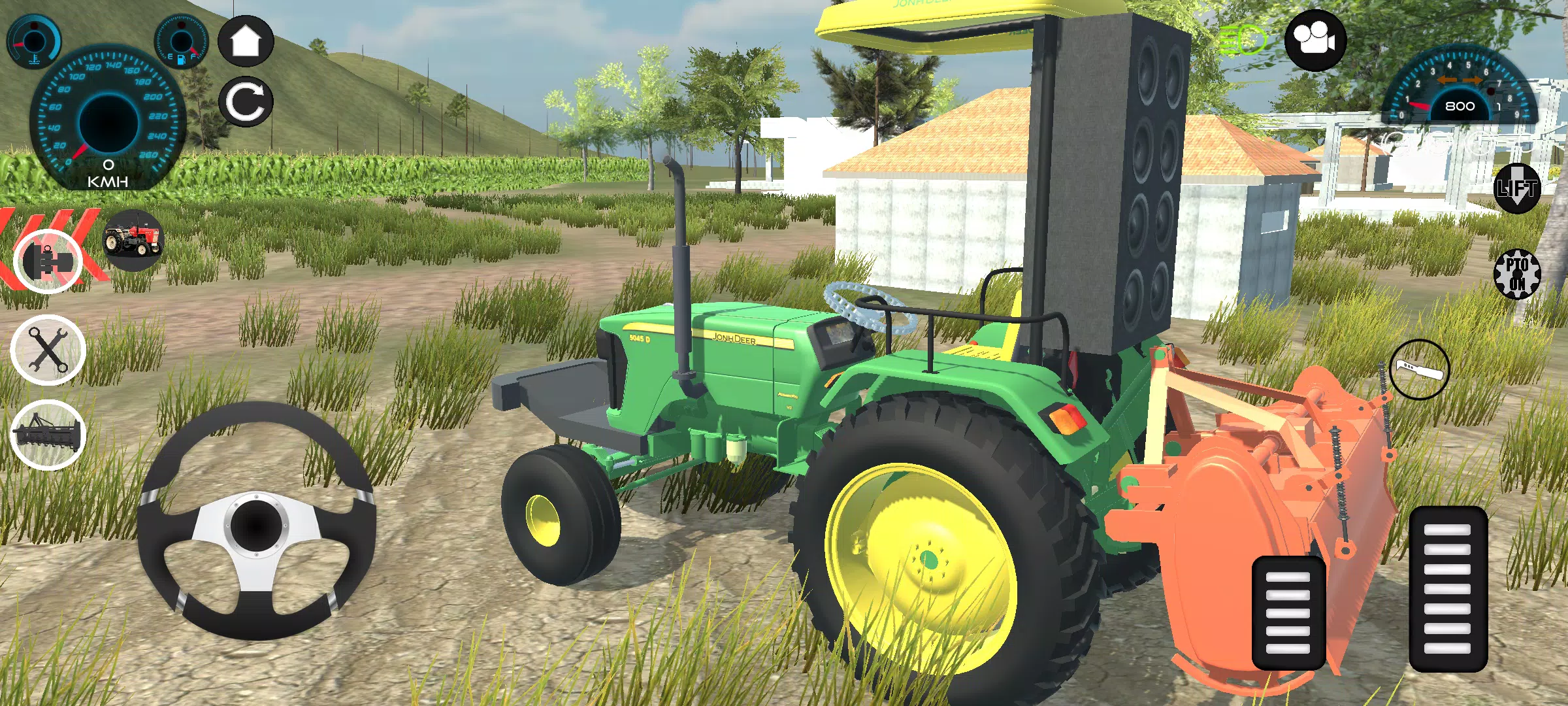1568x706 pixels.
Task: Tap the tachometer showing 800 RPM
Action: (1460, 105)
